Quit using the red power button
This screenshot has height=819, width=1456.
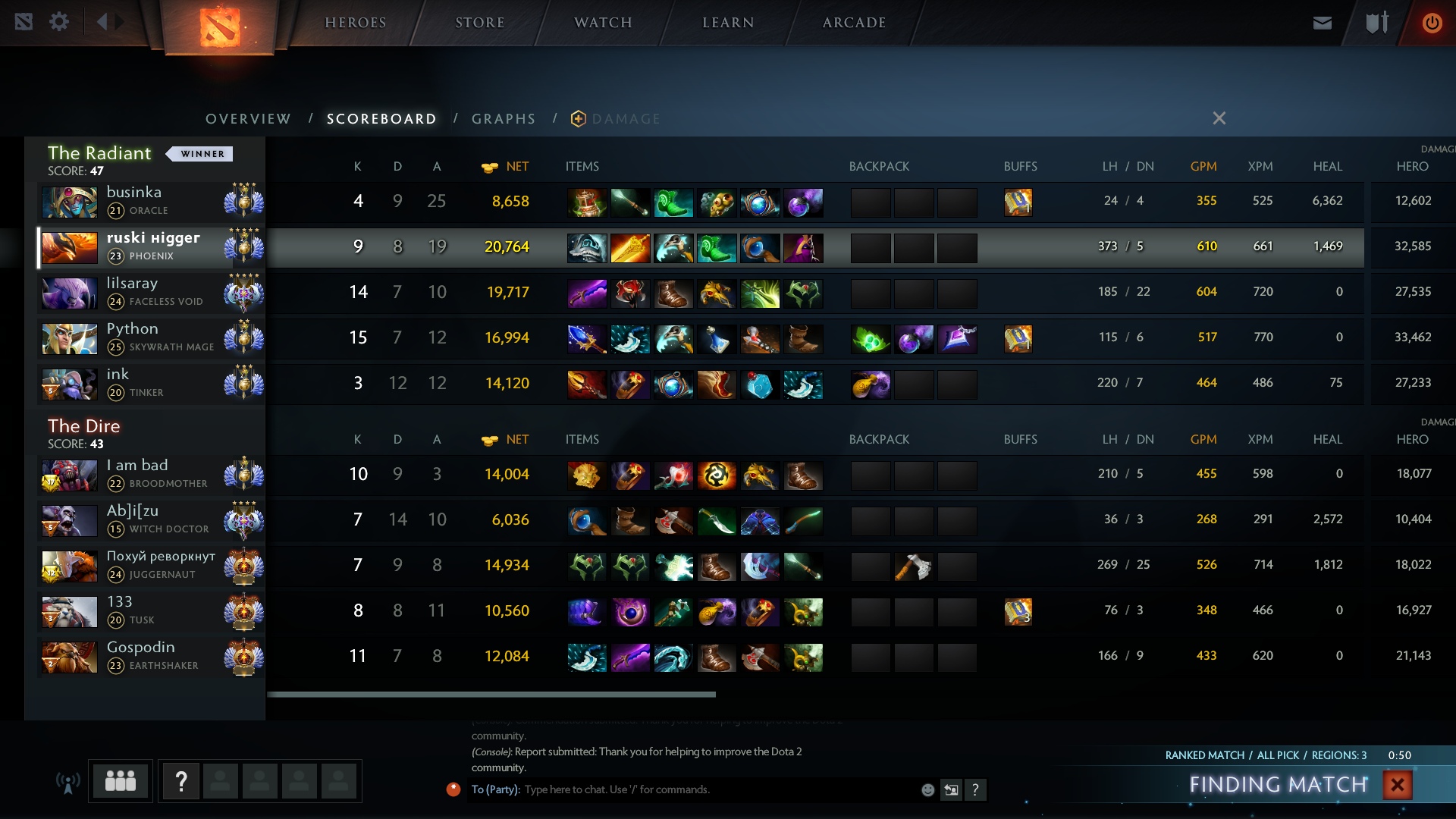point(1432,23)
